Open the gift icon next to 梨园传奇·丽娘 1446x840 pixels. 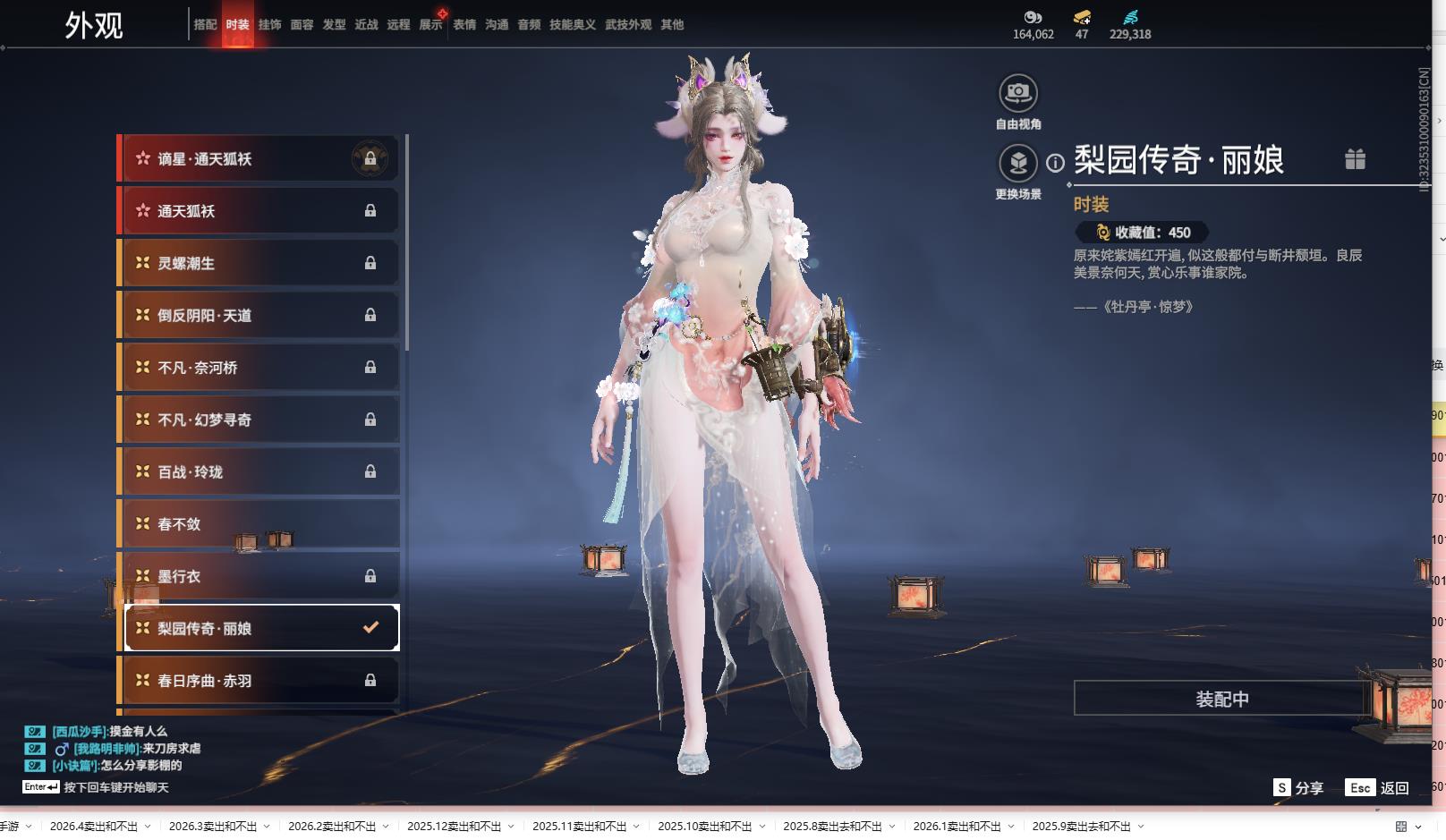coord(1355,159)
